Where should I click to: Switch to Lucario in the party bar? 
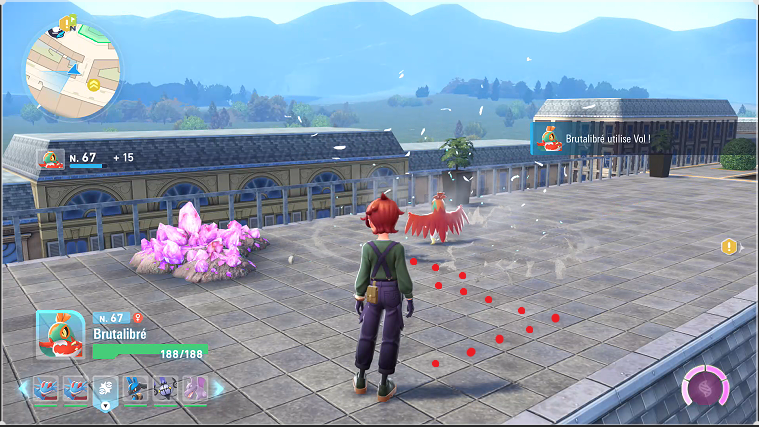tap(136, 389)
